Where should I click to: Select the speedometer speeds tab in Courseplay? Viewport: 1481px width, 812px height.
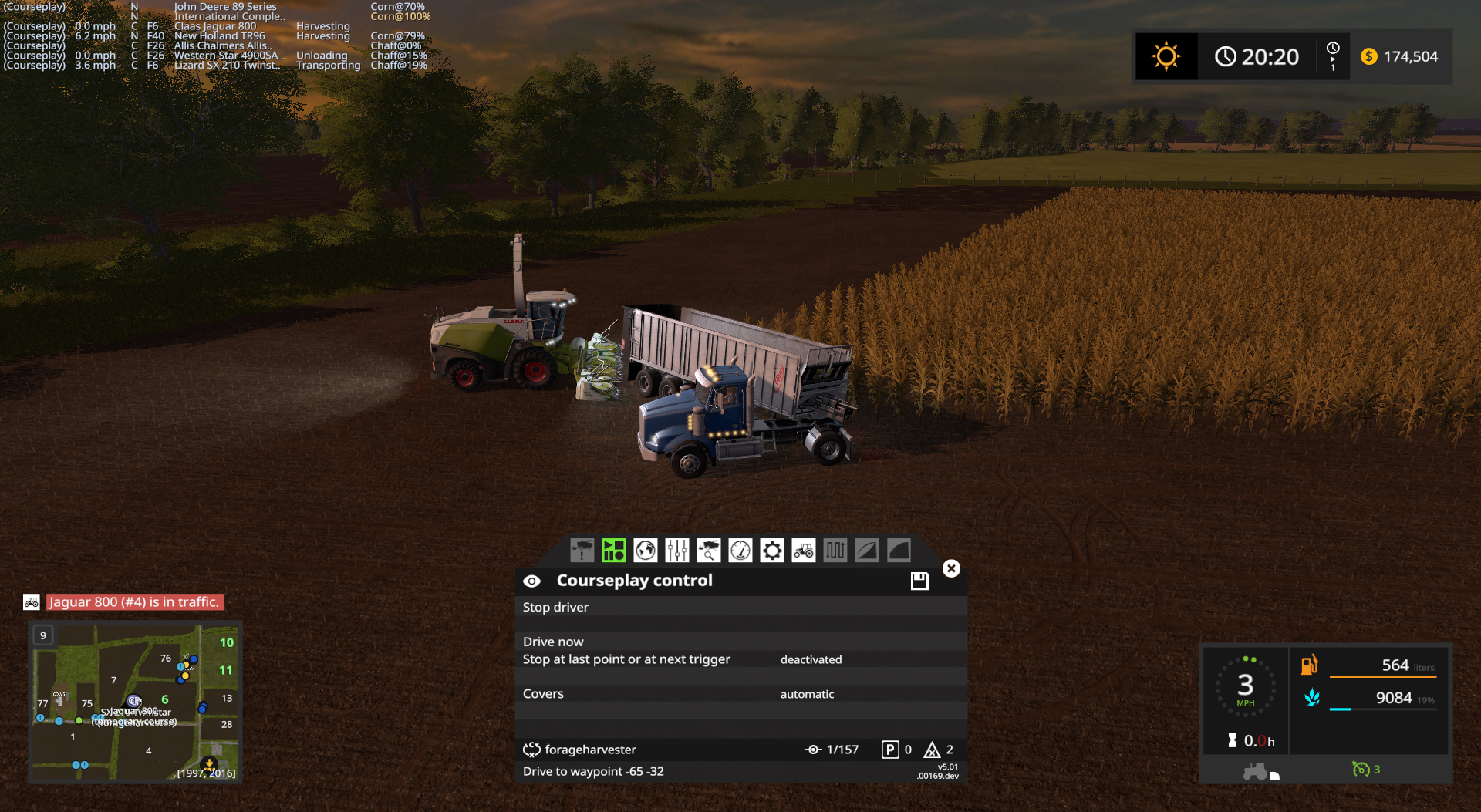tap(740, 551)
